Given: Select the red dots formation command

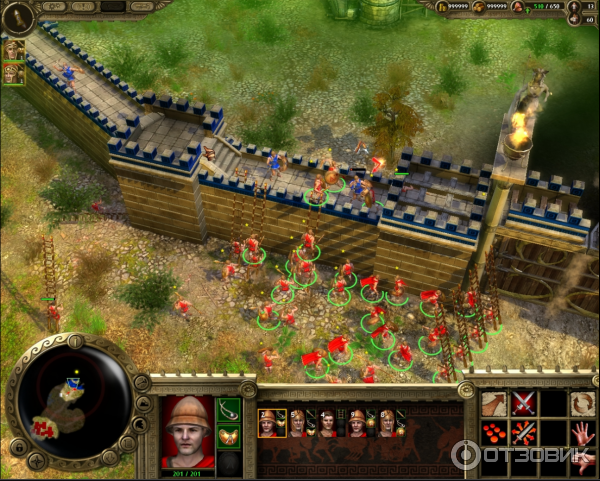Looking at the screenshot, I should tap(492, 434).
